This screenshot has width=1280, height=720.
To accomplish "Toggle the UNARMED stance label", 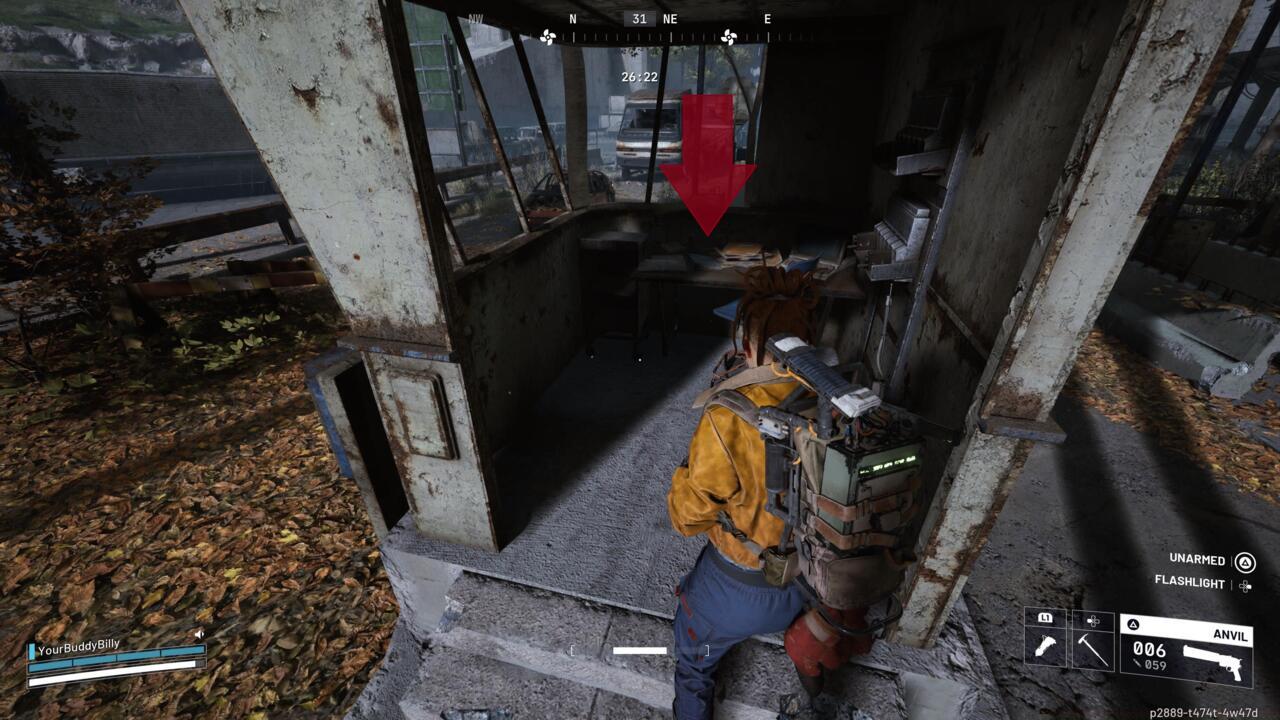I will tap(1197, 561).
